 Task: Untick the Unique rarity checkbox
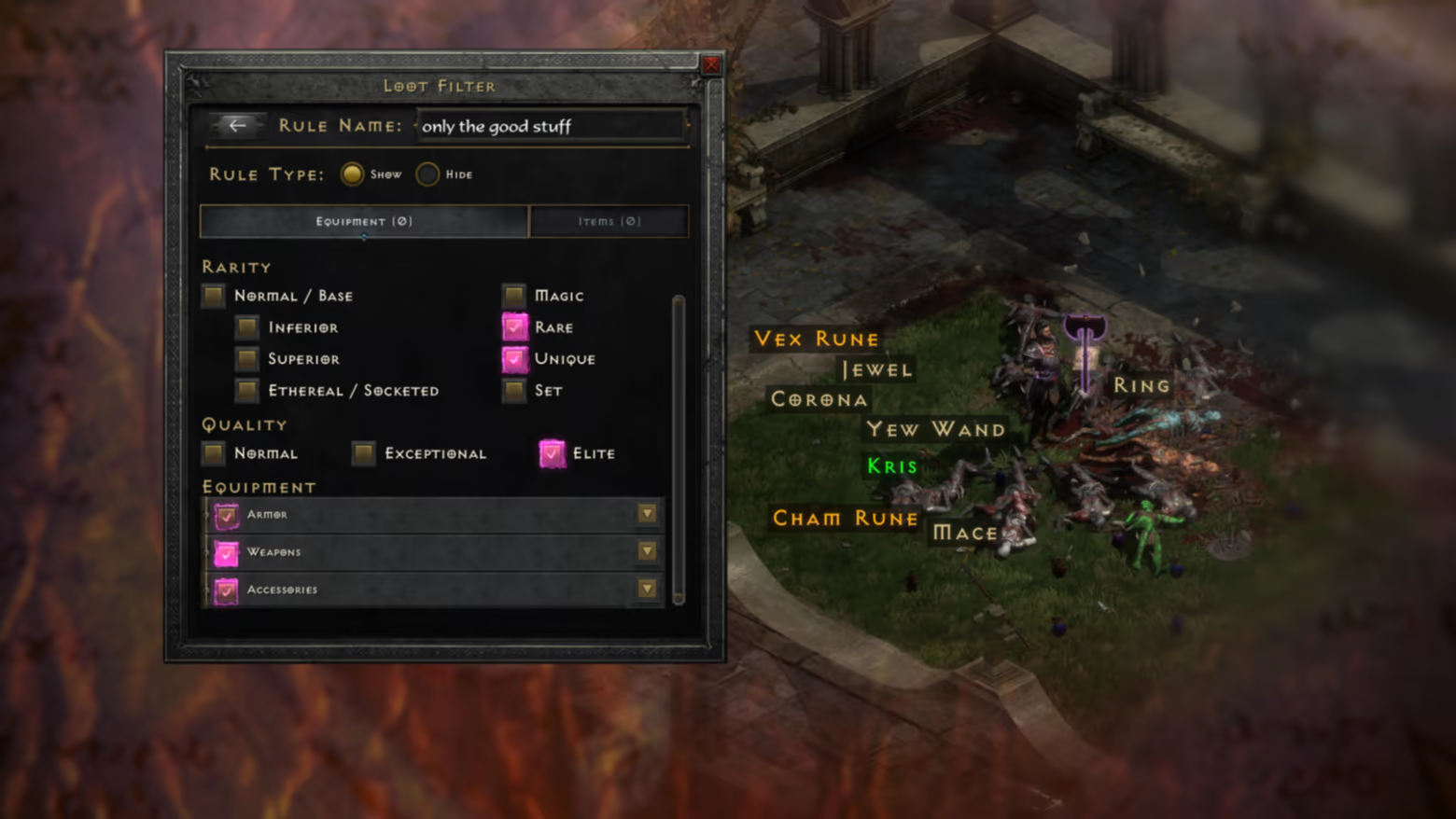point(514,359)
